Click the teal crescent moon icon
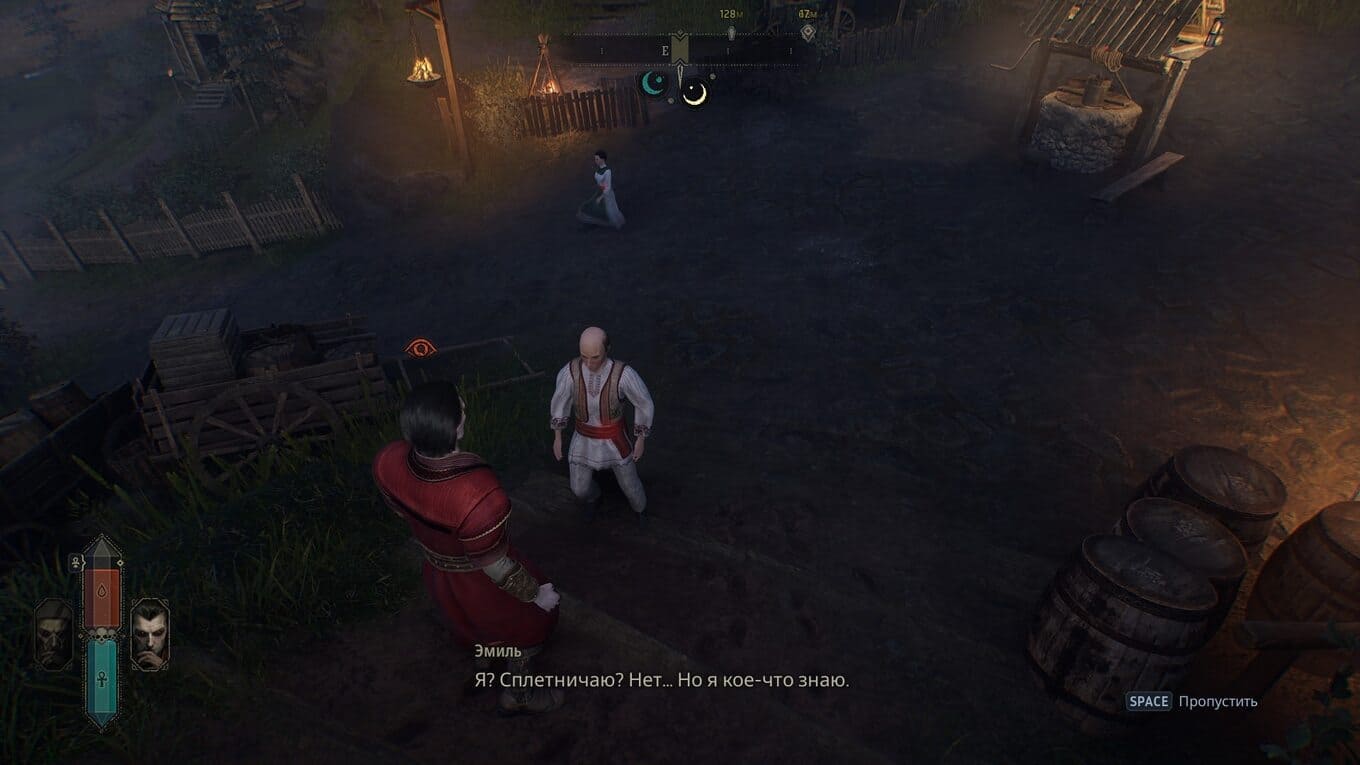The width and height of the screenshot is (1360, 765). click(654, 83)
